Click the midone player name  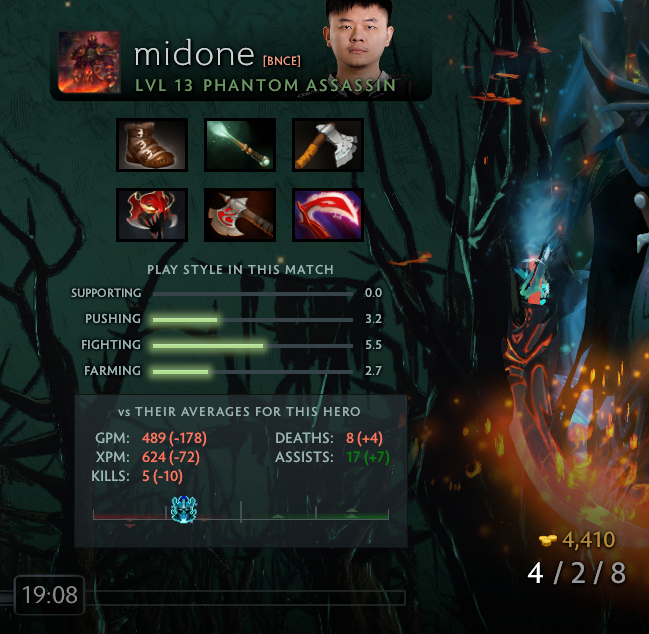click(x=194, y=54)
